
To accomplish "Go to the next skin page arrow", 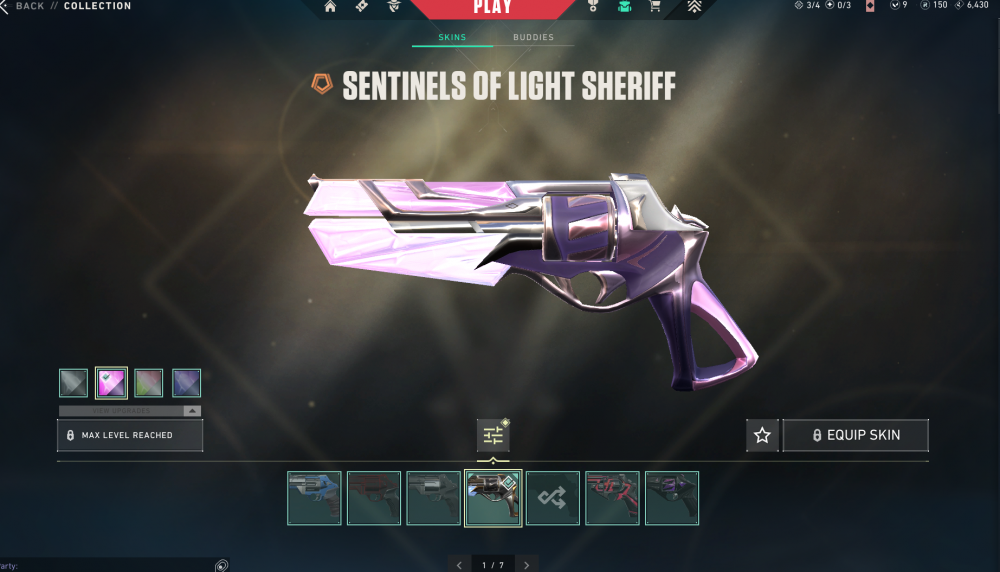I will 526,565.
